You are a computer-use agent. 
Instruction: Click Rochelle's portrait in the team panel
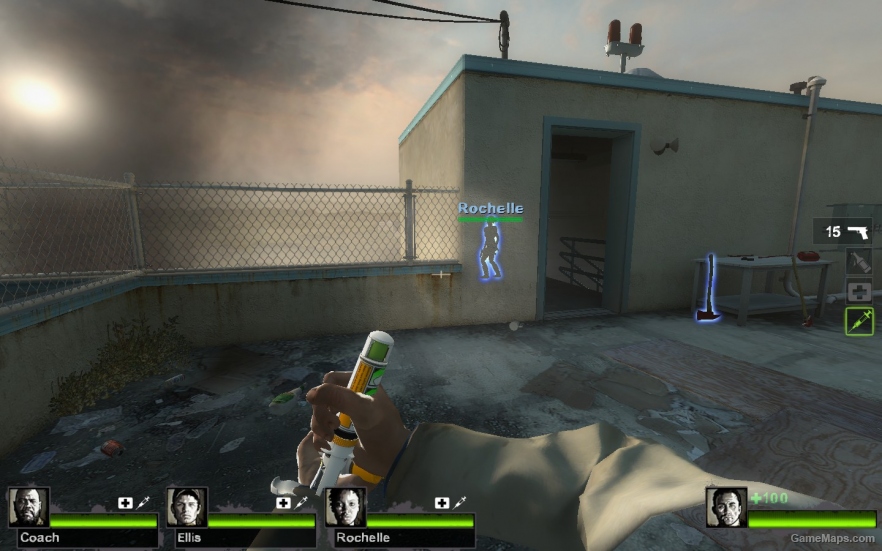pyautogui.click(x=345, y=507)
